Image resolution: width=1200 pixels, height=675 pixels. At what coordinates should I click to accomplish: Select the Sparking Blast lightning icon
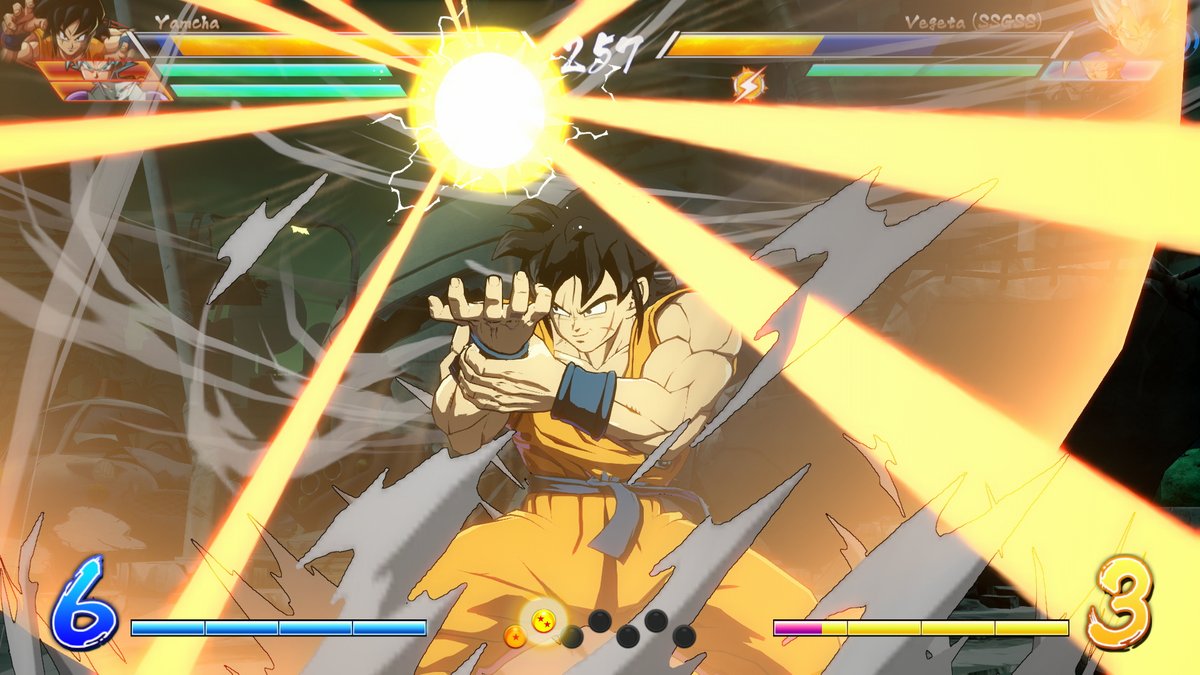(747, 85)
